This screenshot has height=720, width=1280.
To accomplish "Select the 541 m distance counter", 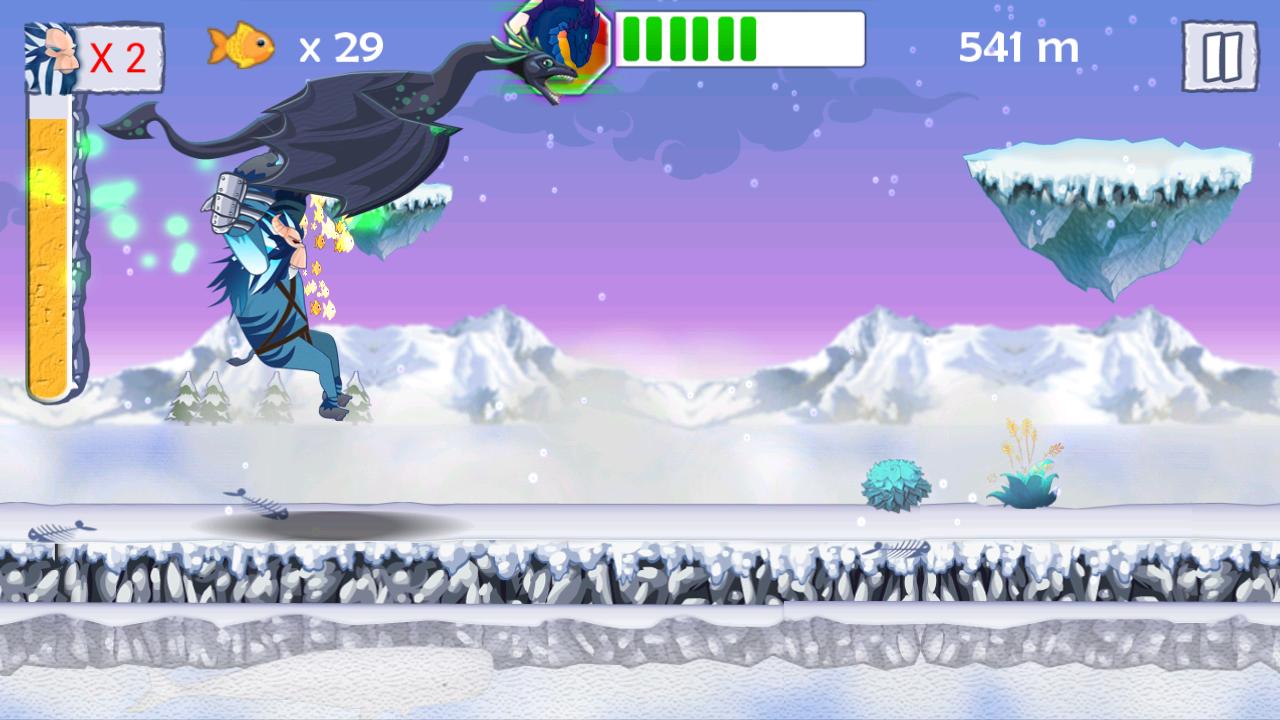I will click(x=1020, y=45).
